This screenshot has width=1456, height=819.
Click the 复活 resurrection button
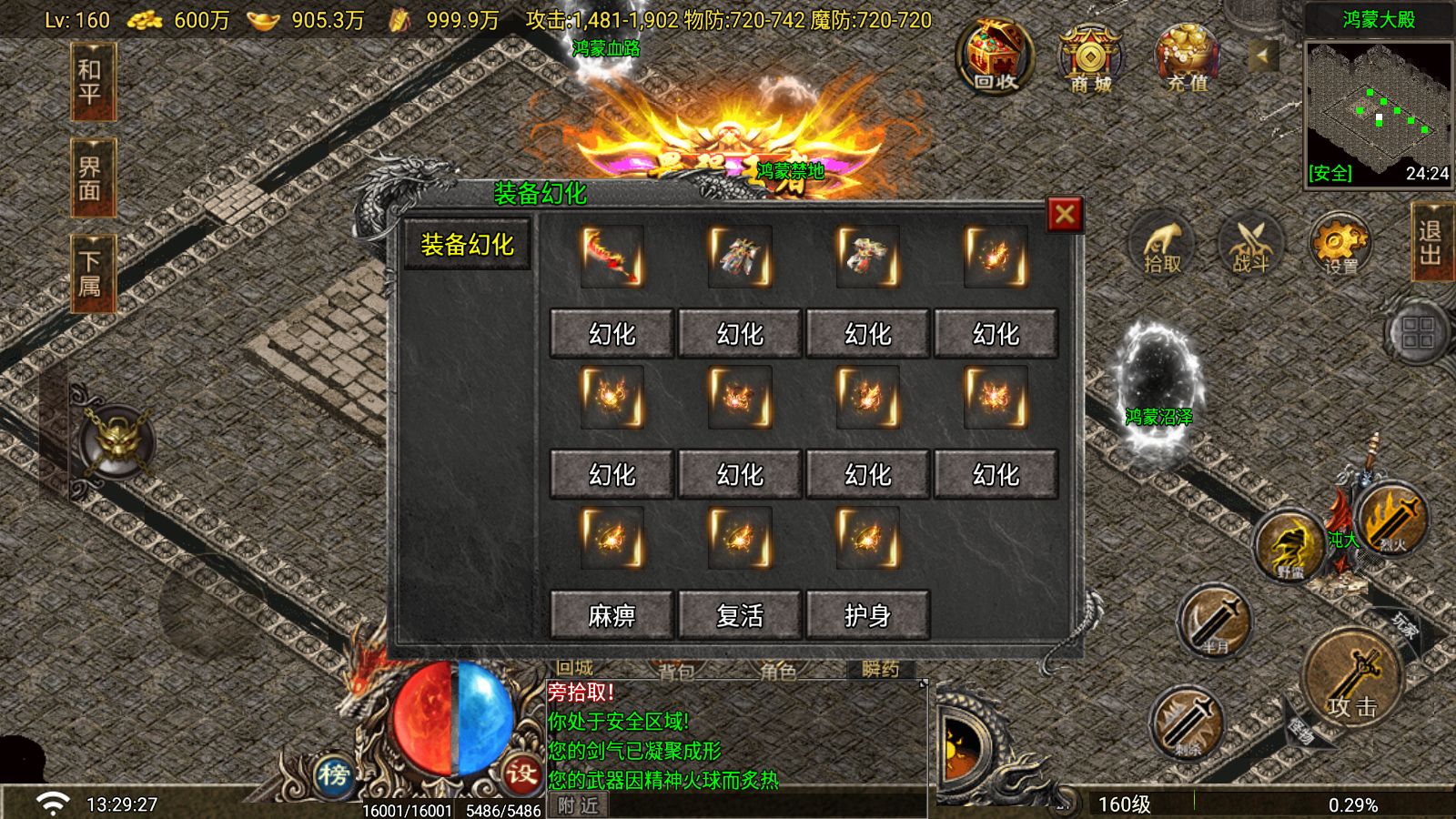pyautogui.click(x=740, y=615)
